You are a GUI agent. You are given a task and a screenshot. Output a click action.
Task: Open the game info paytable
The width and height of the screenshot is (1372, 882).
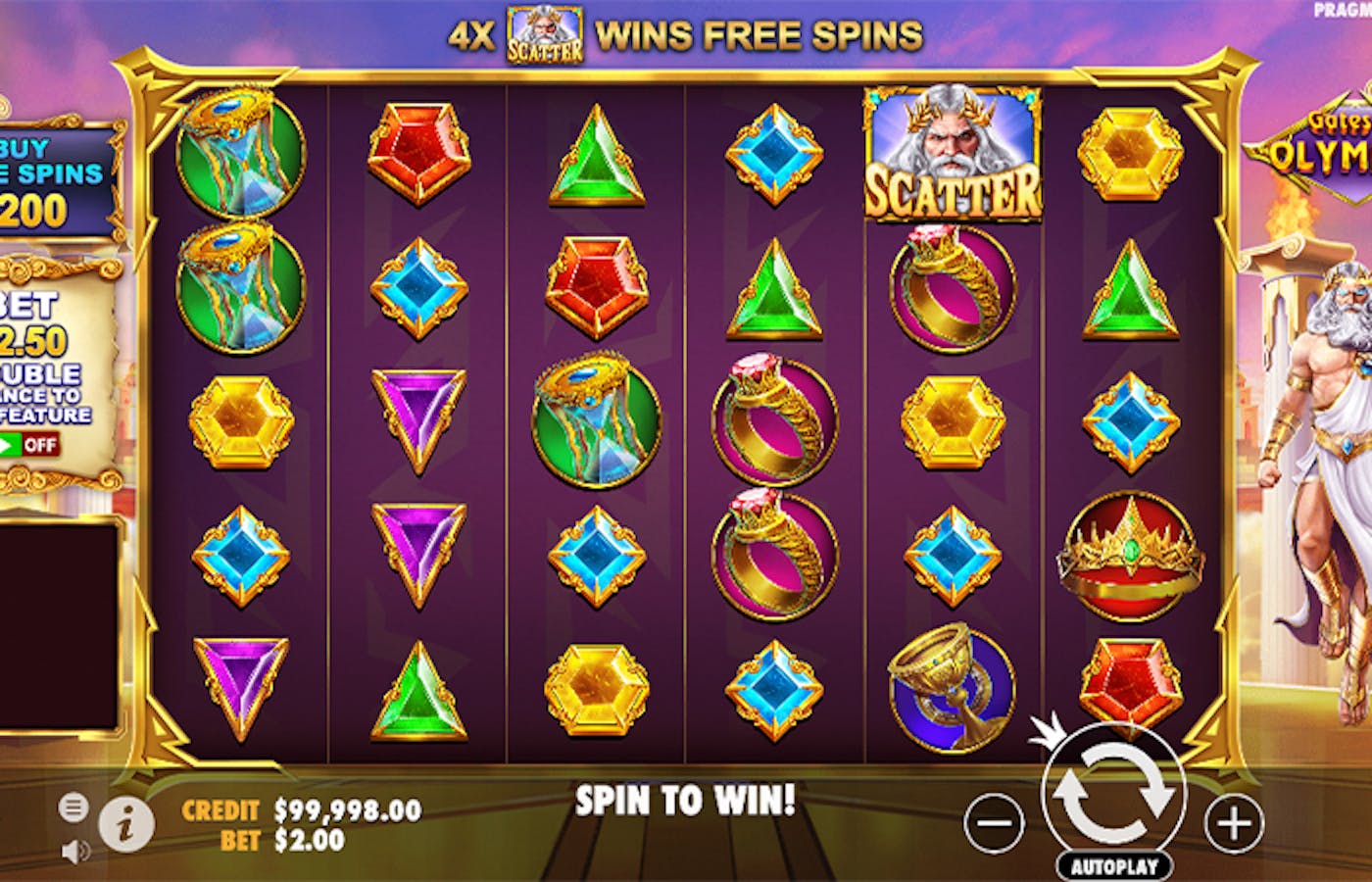[125, 823]
